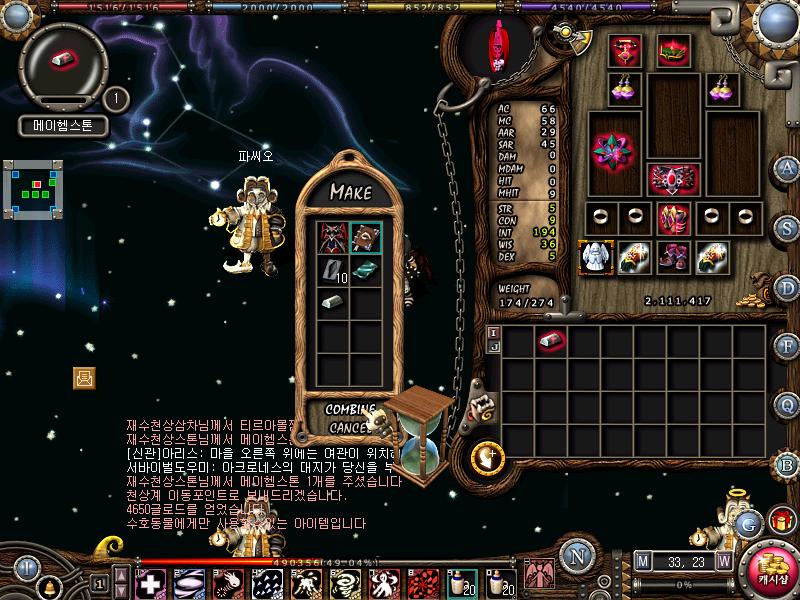Open the round A side button
This screenshot has height=600, width=800.
[788, 168]
